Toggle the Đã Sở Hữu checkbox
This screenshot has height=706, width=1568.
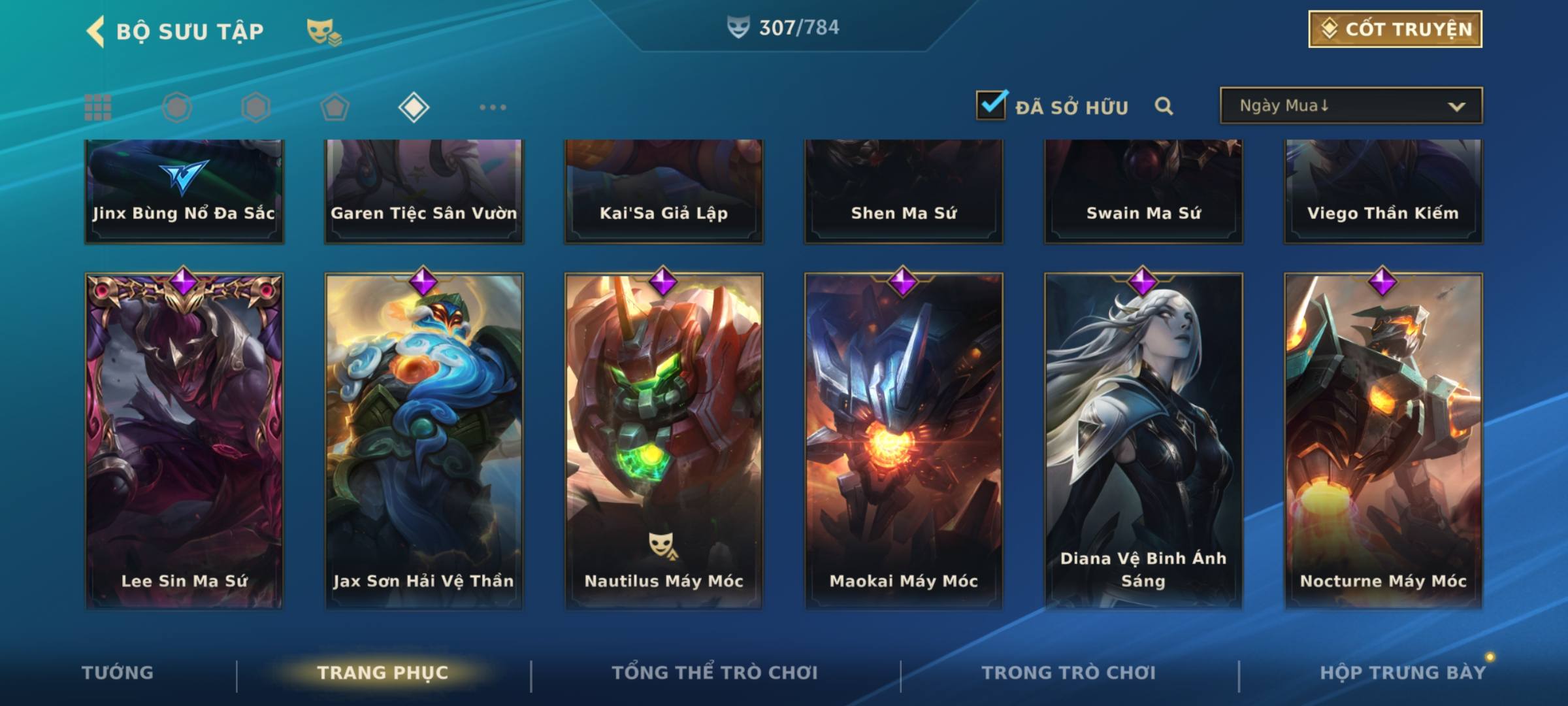[x=991, y=105]
